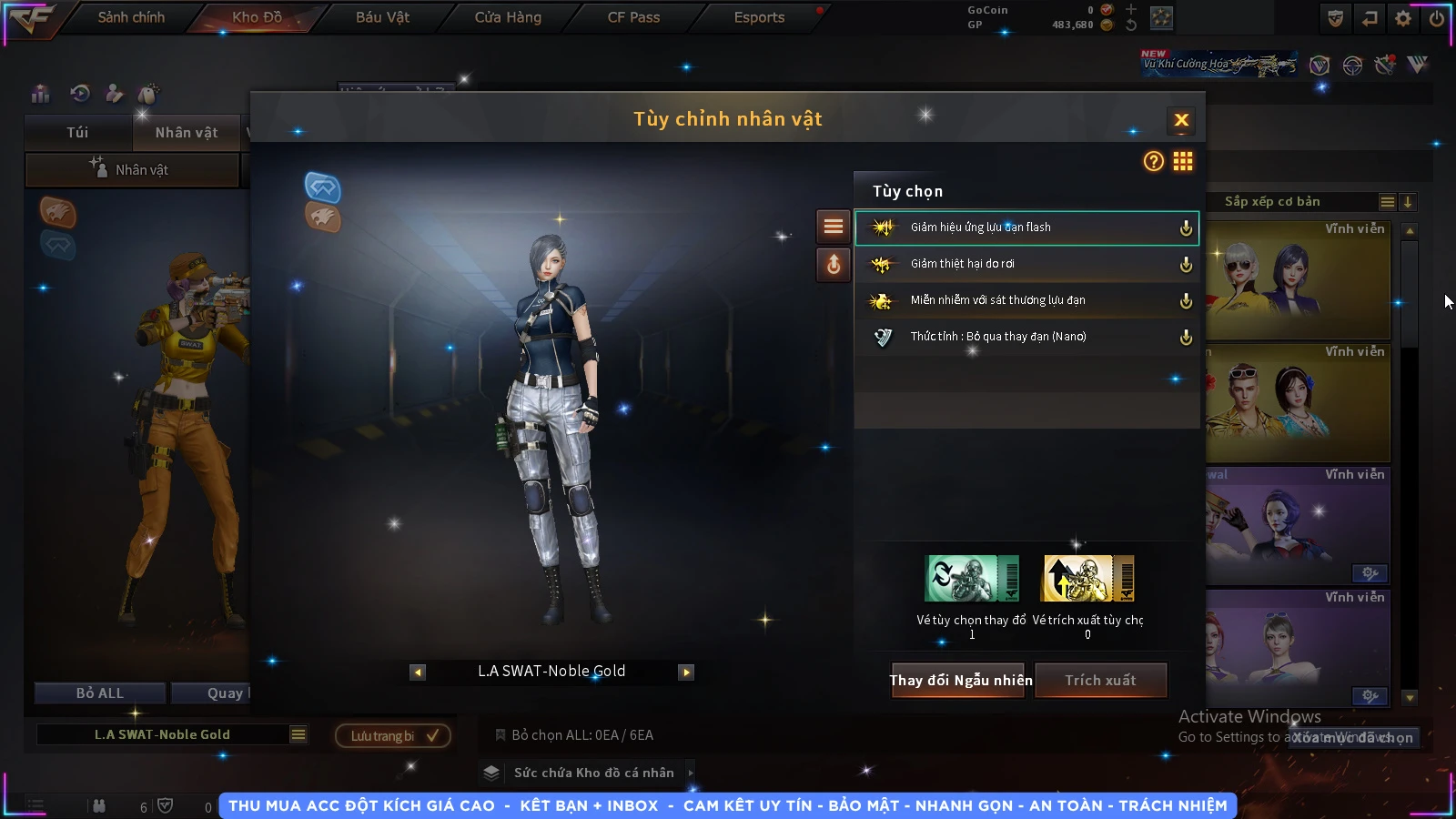Click the Bỏ ALL button

[99, 693]
